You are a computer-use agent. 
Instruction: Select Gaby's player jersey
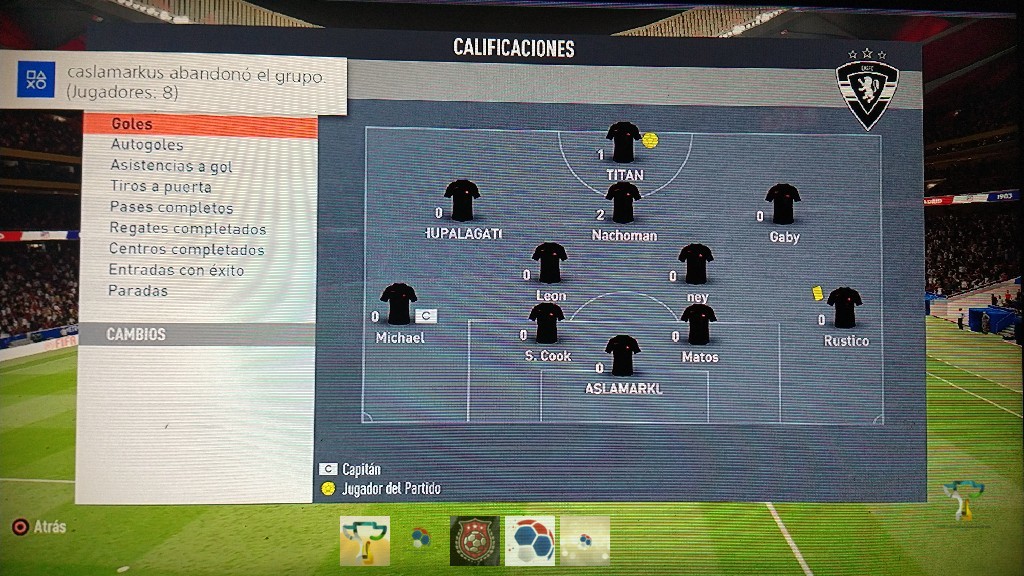783,204
